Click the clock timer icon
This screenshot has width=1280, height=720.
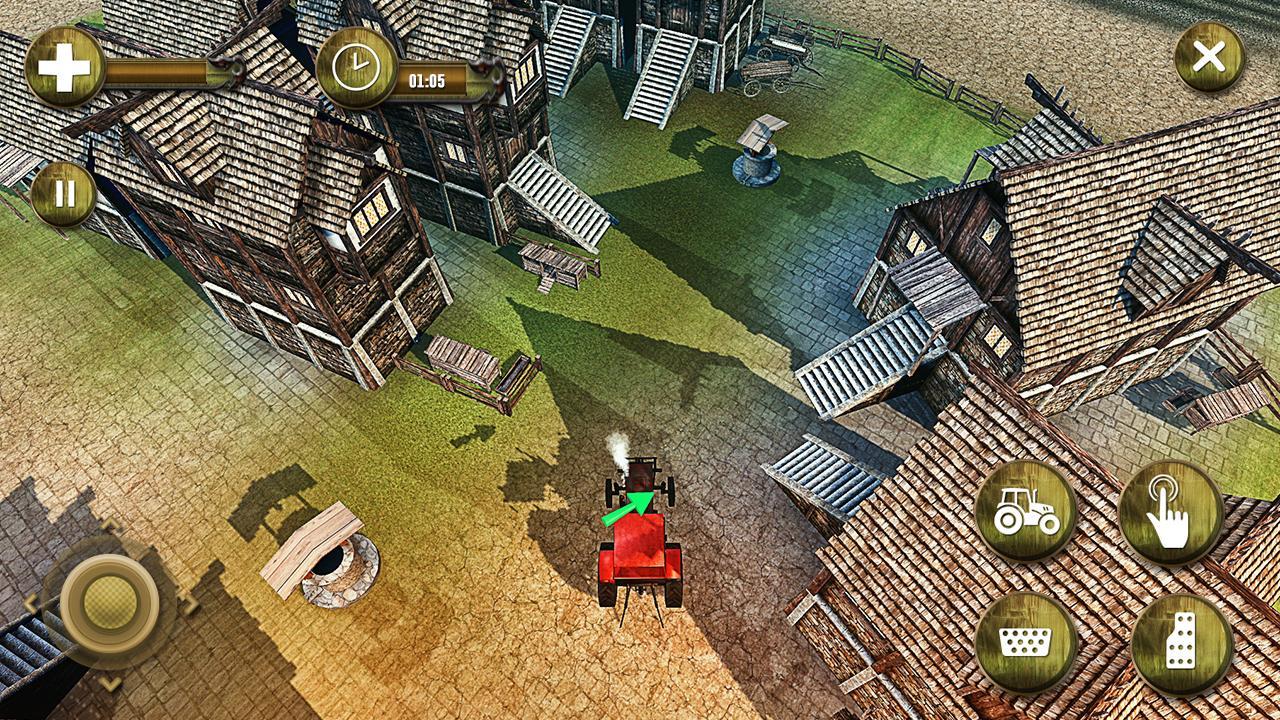355,72
